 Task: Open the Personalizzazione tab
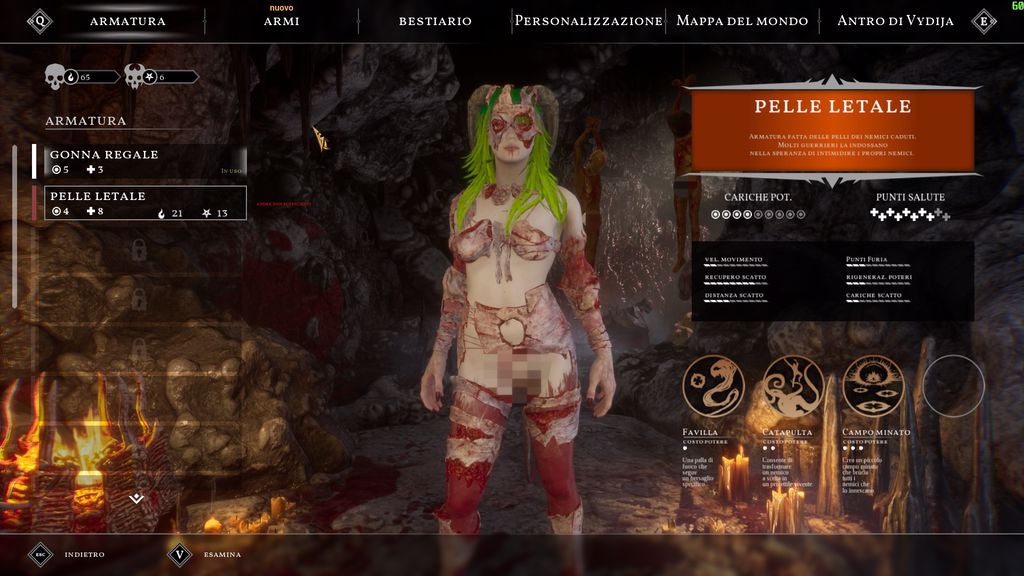click(588, 21)
